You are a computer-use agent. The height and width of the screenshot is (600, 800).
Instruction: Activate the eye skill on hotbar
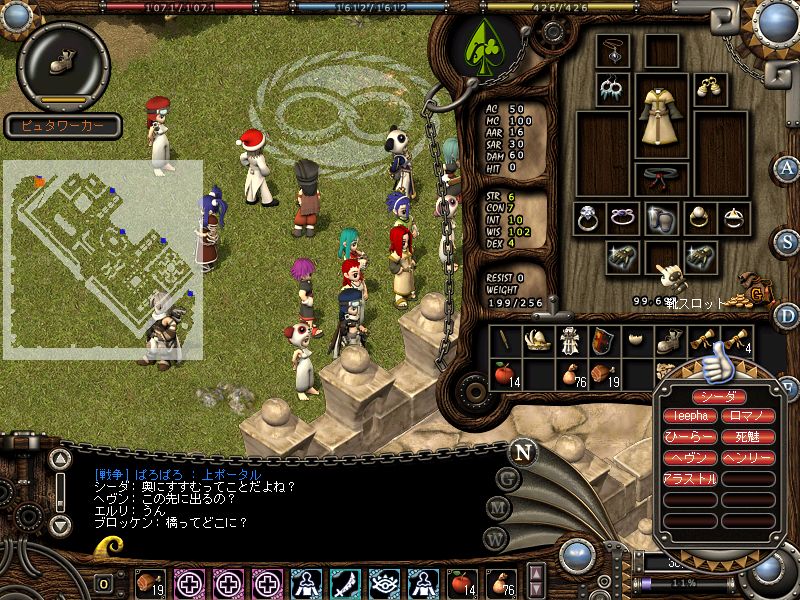(x=383, y=582)
